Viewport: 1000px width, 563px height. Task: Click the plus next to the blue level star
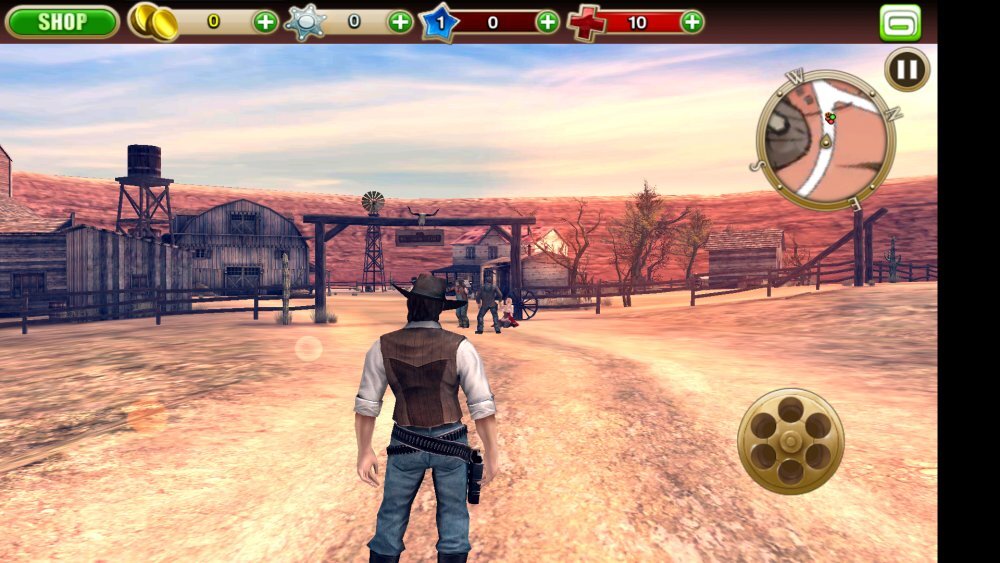point(548,21)
